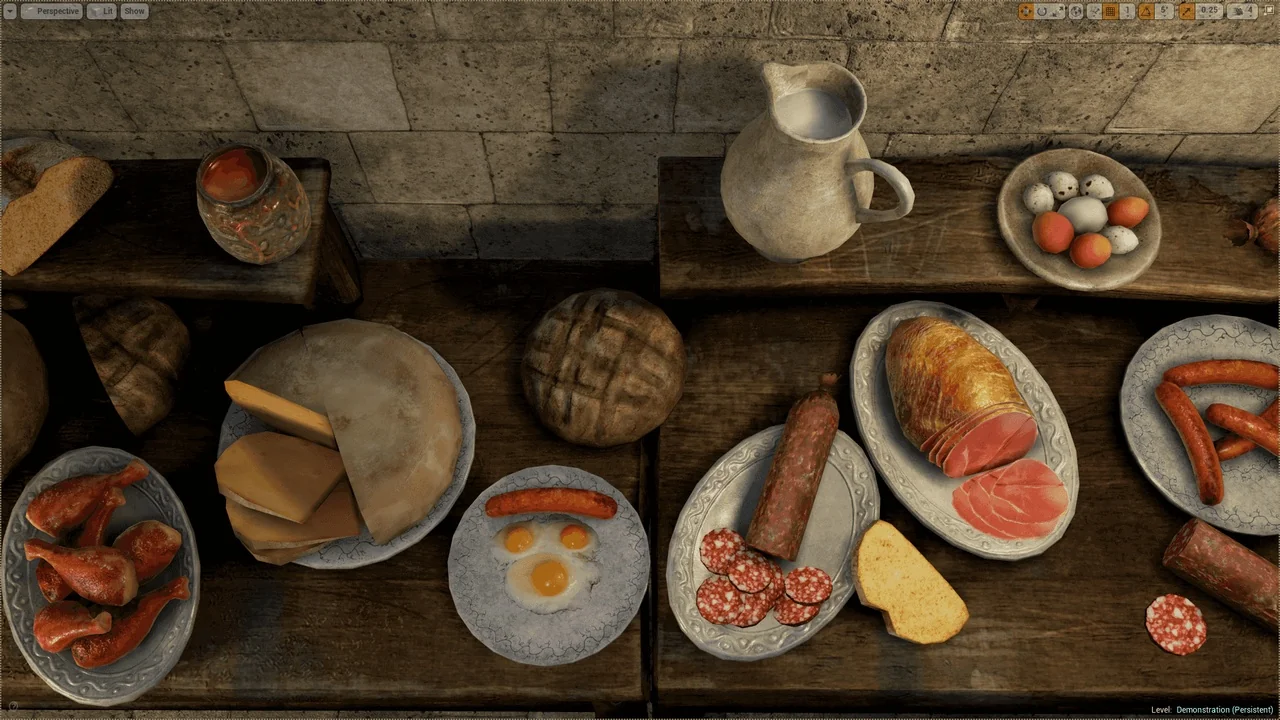1280x720 pixels.
Task: Open the grid snap size value dropdown
Action: [x=1126, y=11]
